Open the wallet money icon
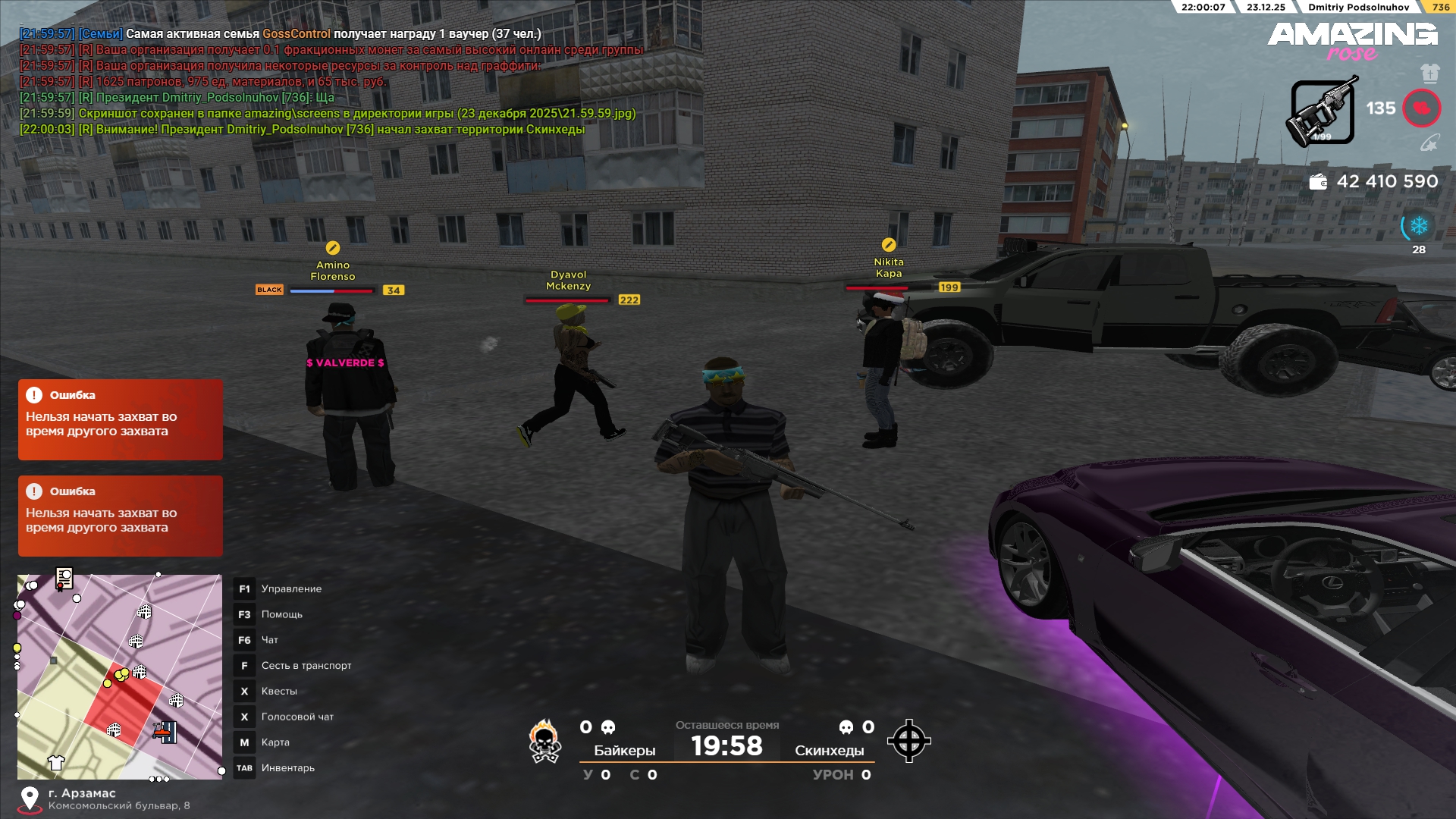 coord(1318,182)
